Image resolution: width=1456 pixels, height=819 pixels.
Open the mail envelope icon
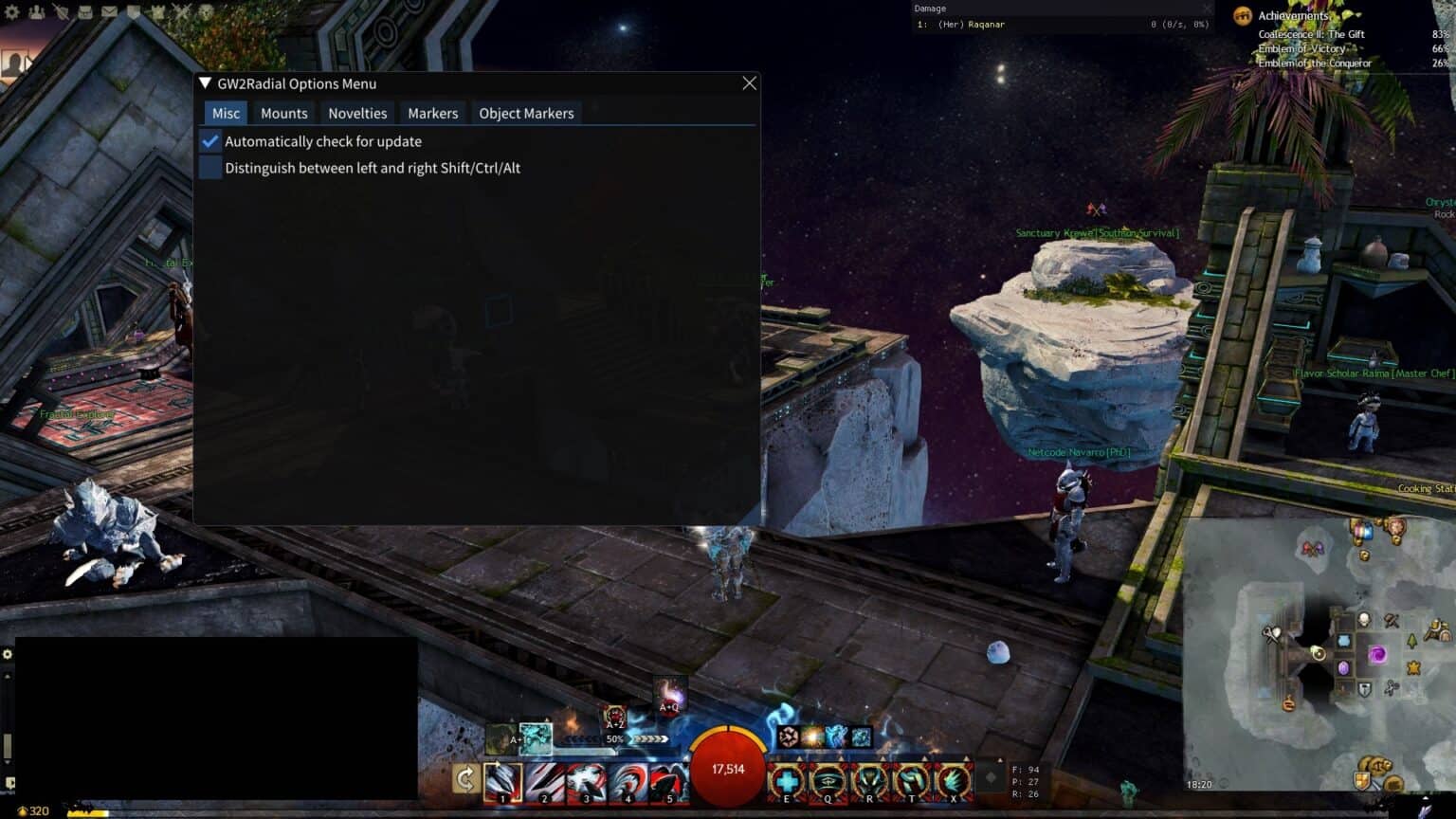pyautogui.click(x=109, y=12)
